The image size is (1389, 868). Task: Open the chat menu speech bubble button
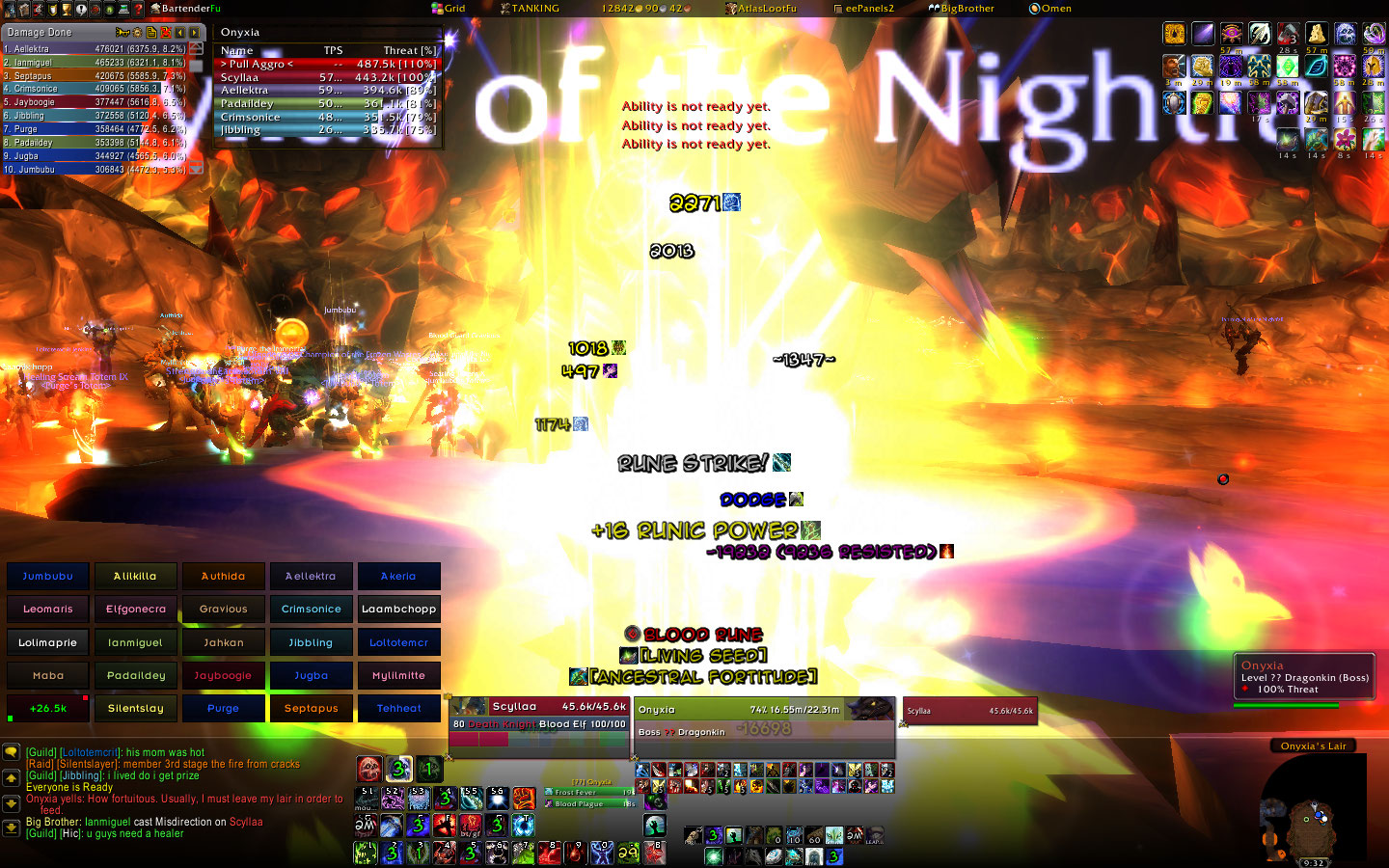pos(12,751)
